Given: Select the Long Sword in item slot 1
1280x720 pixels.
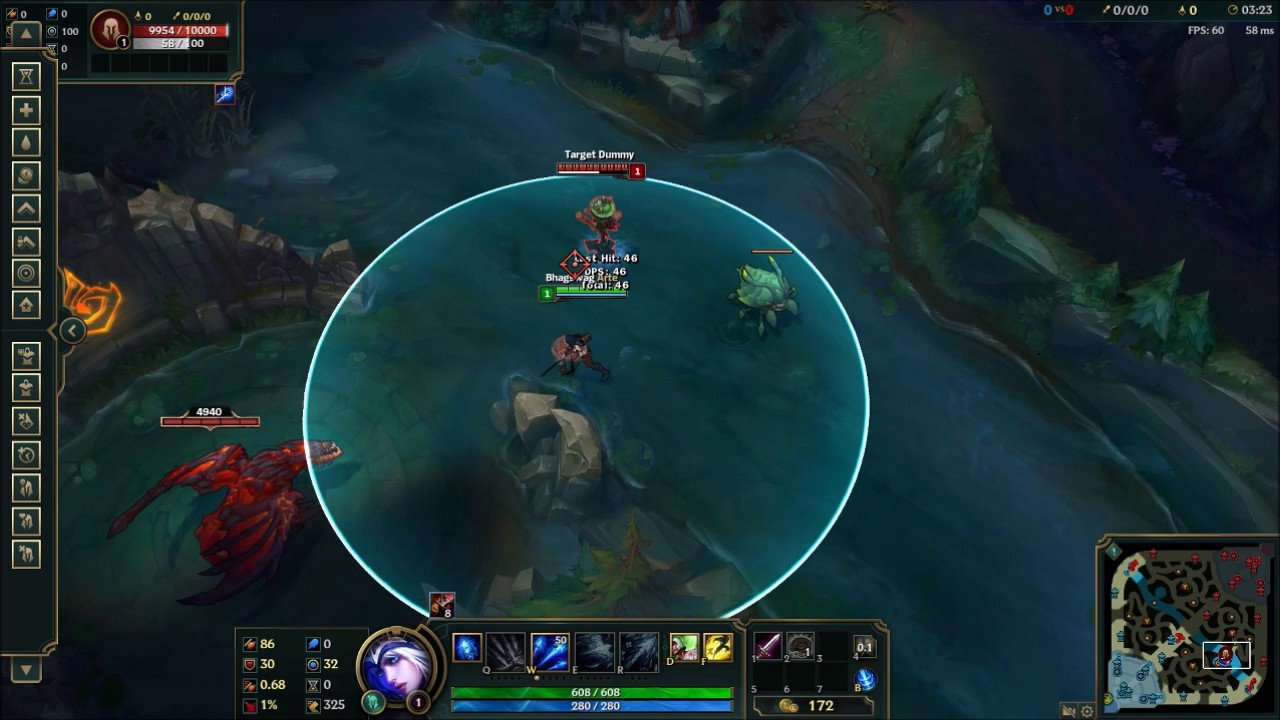Looking at the screenshot, I should [x=768, y=645].
